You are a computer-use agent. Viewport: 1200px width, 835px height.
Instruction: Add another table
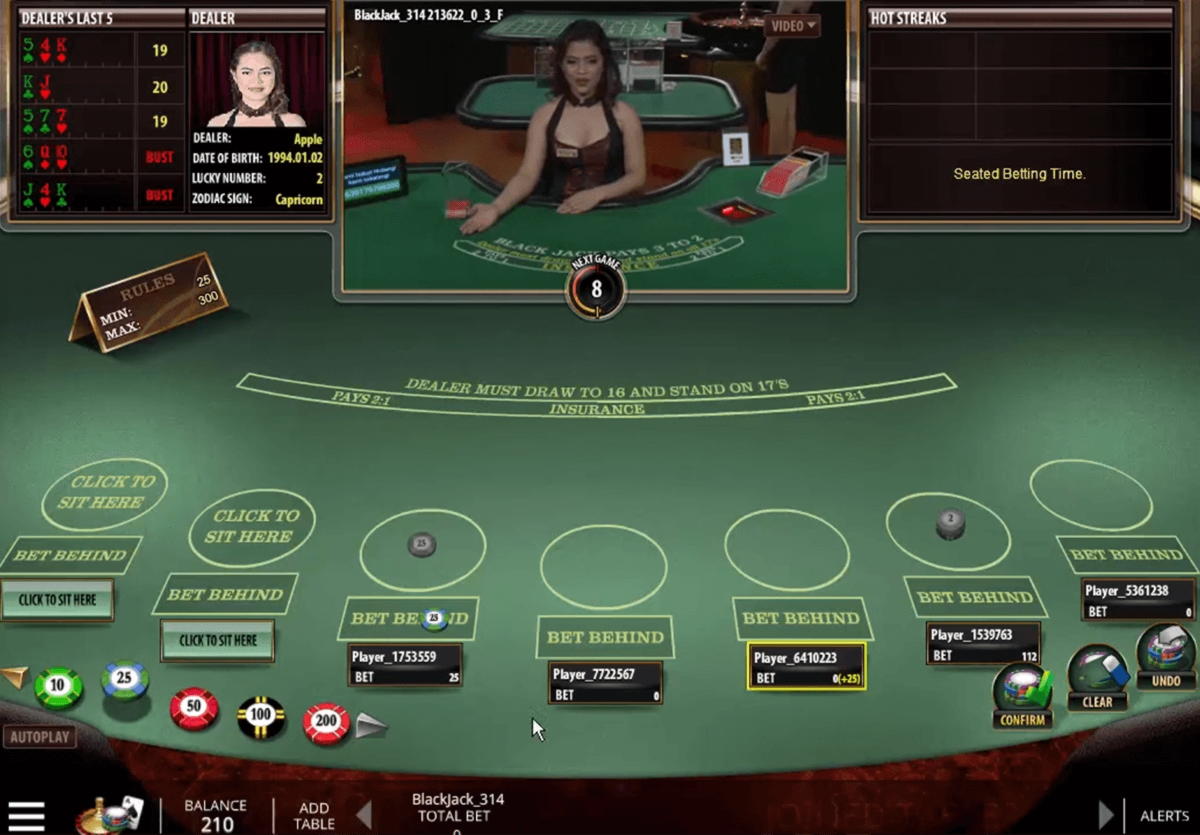[x=313, y=815]
